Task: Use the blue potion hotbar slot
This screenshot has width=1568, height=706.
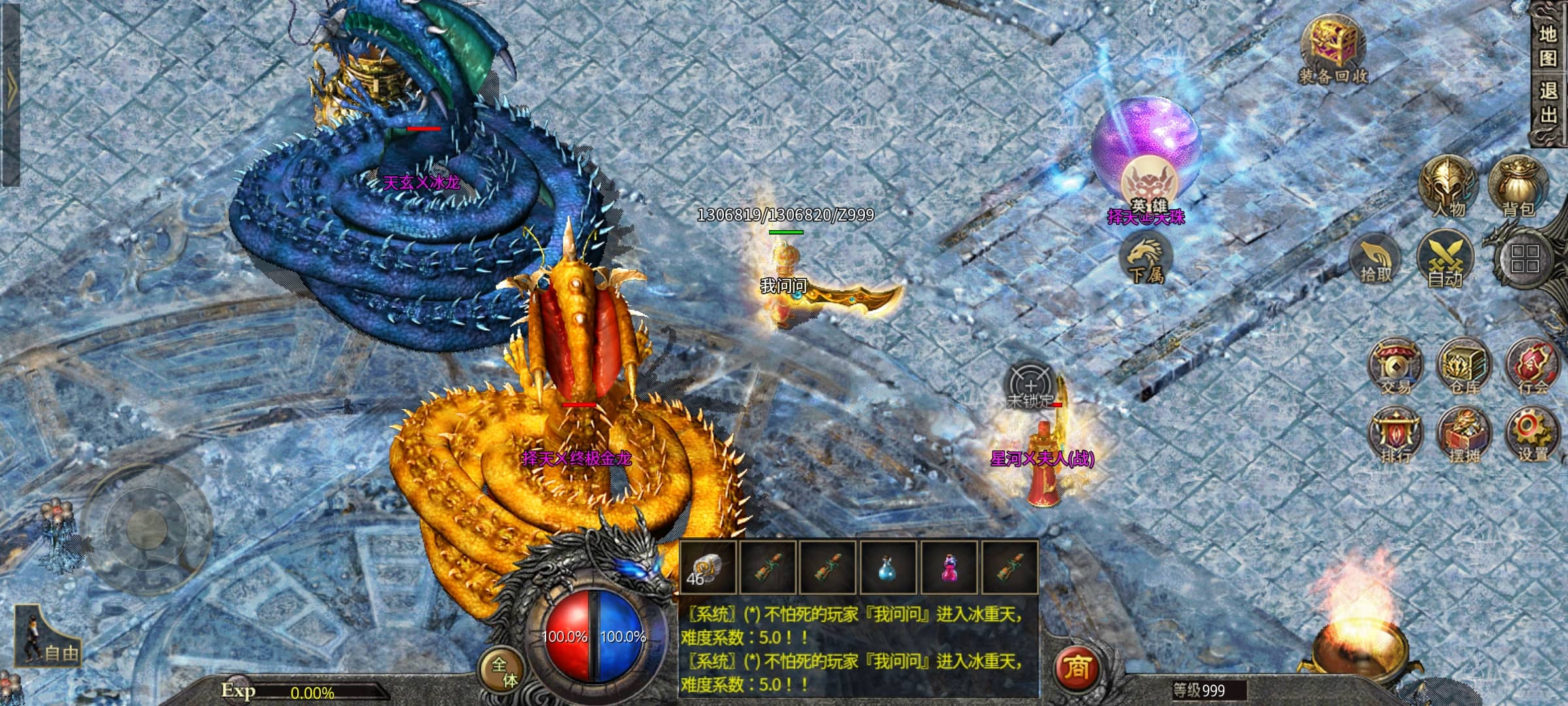Action: [x=887, y=568]
